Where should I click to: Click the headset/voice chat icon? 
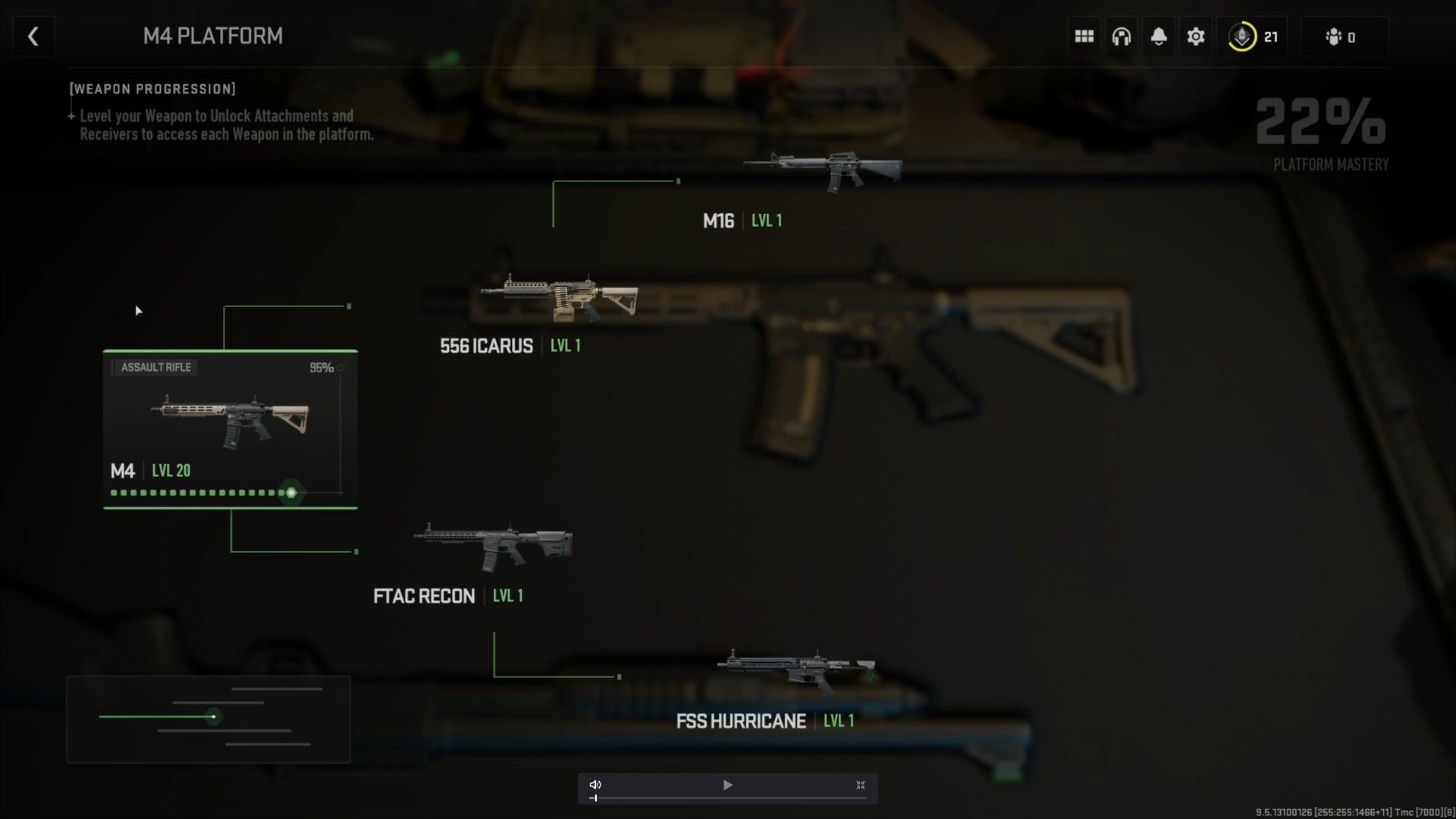1122,36
